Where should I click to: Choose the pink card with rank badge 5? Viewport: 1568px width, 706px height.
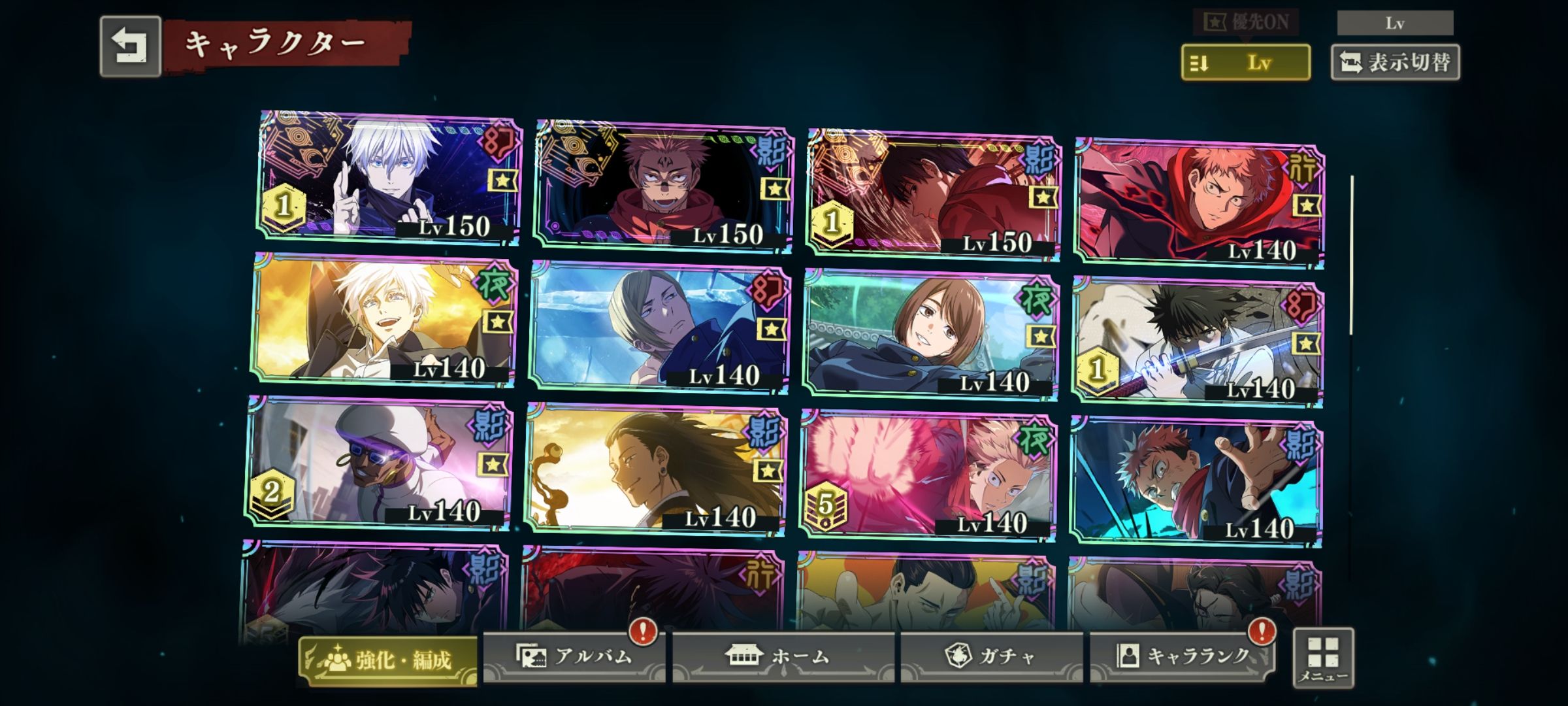[926, 476]
